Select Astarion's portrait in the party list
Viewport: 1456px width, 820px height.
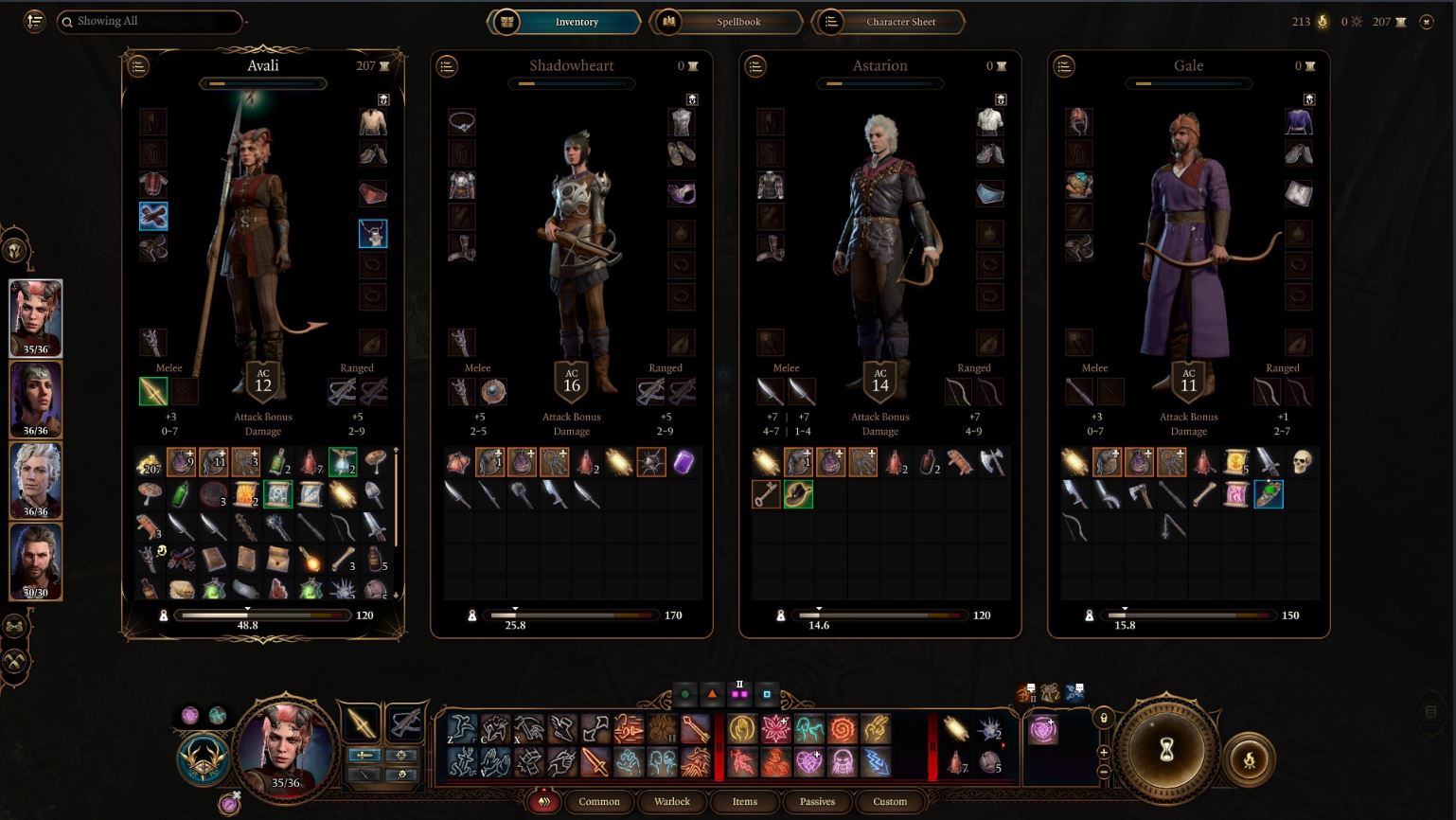(36, 481)
